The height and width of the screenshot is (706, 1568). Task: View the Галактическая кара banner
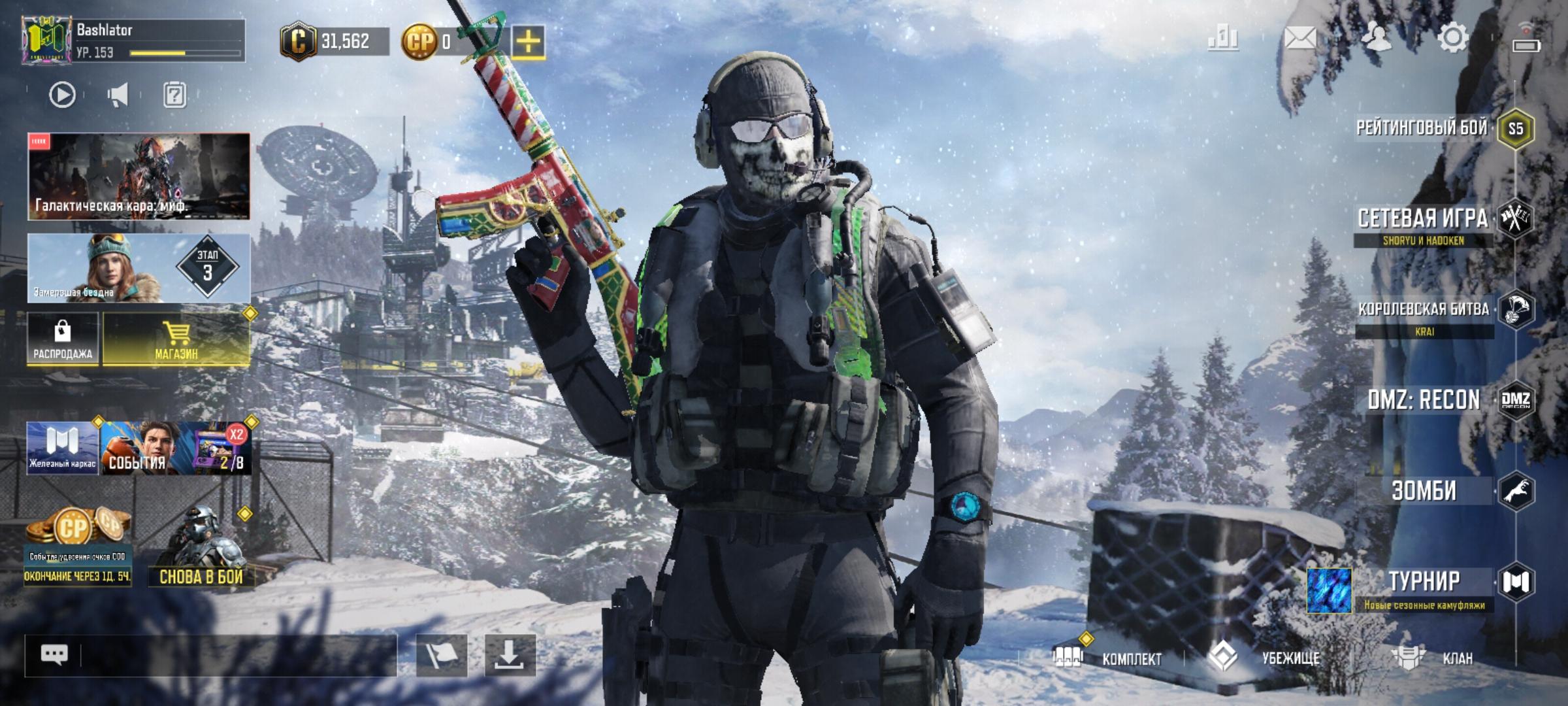tap(139, 176)
